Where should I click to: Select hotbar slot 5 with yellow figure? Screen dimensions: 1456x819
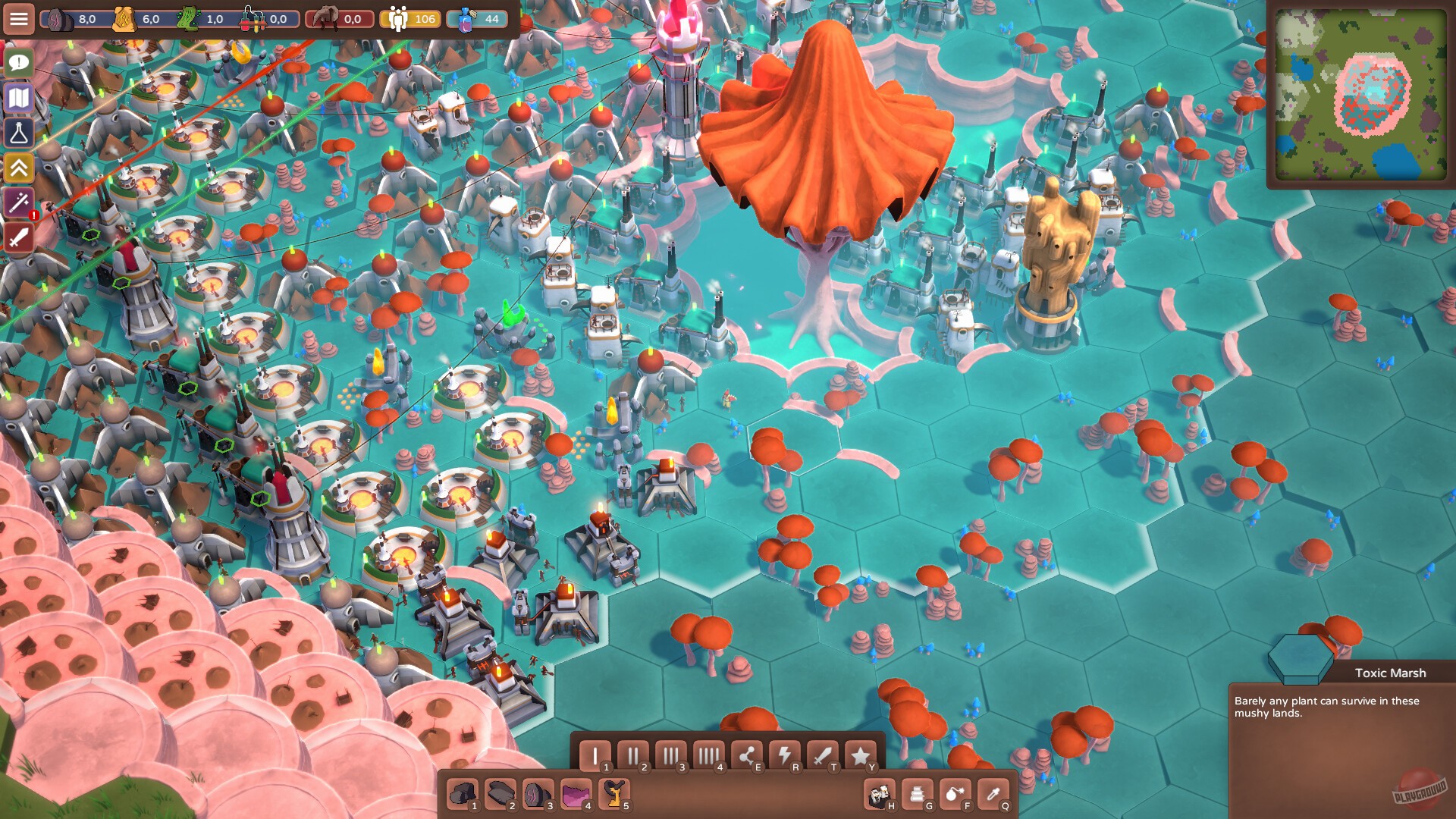616,792
